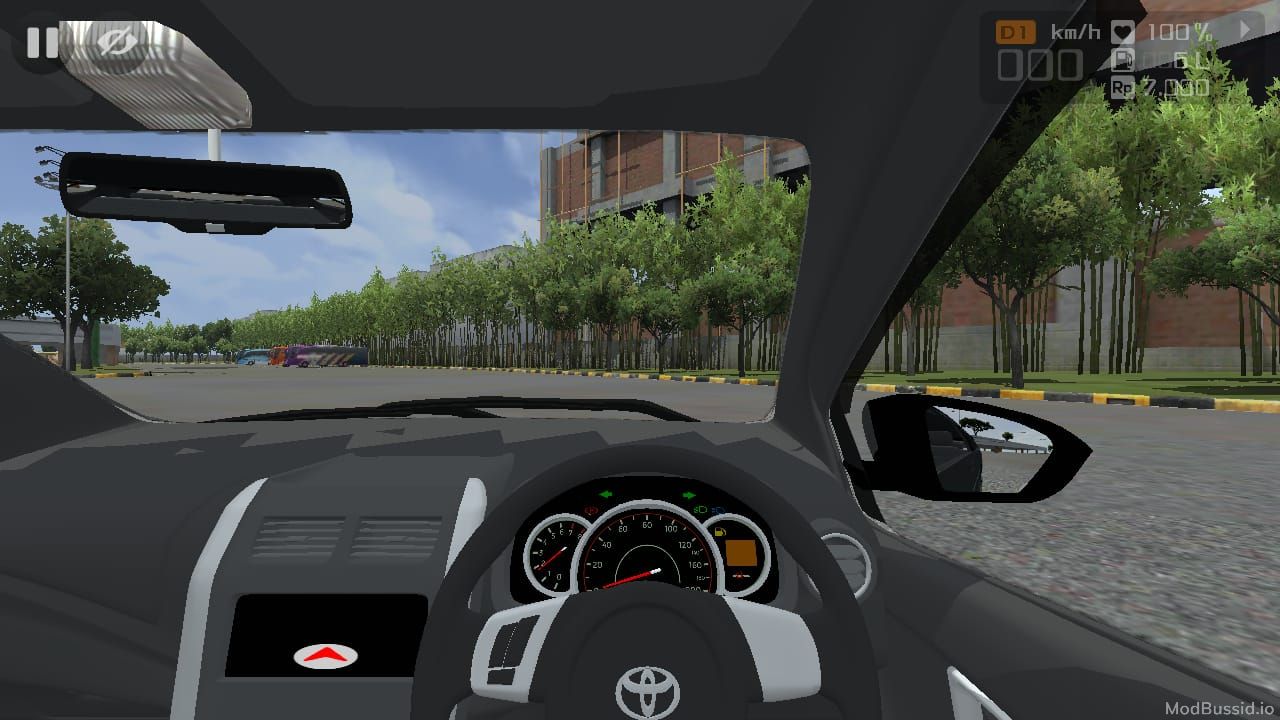Viewport: 1280px width, 720px height.
Task: Expand the HUD panel via the right-pointing arrow
Action: [1245, 29]
